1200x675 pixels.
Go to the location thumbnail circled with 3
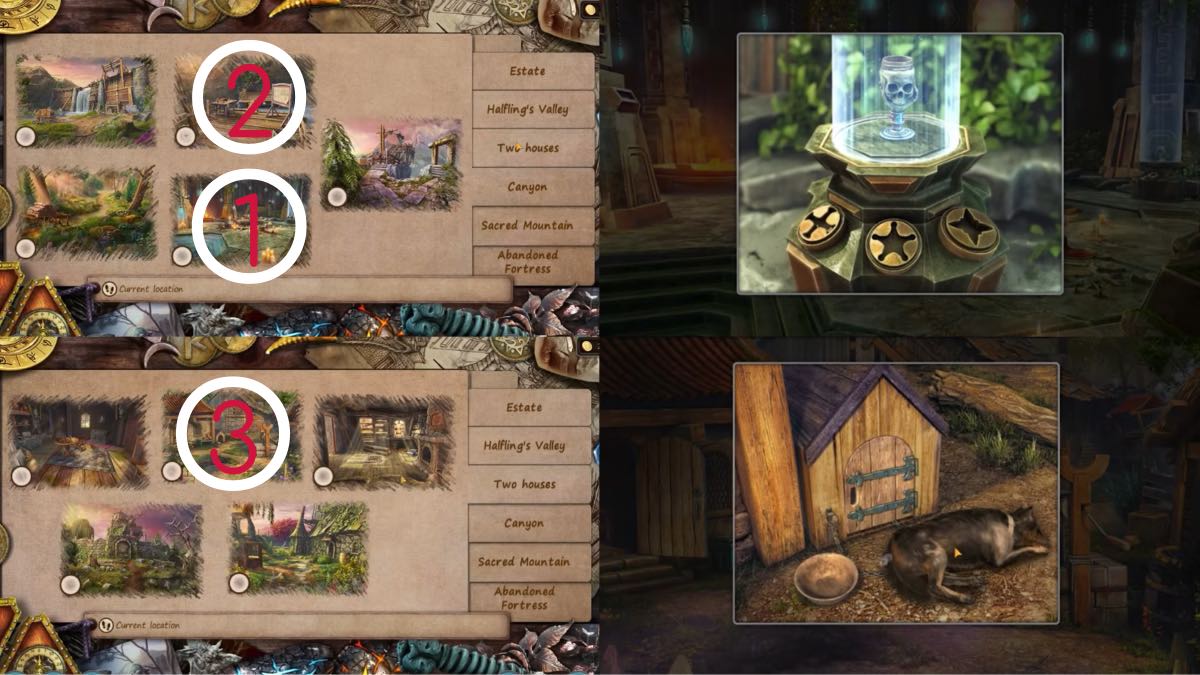point(234,434)
